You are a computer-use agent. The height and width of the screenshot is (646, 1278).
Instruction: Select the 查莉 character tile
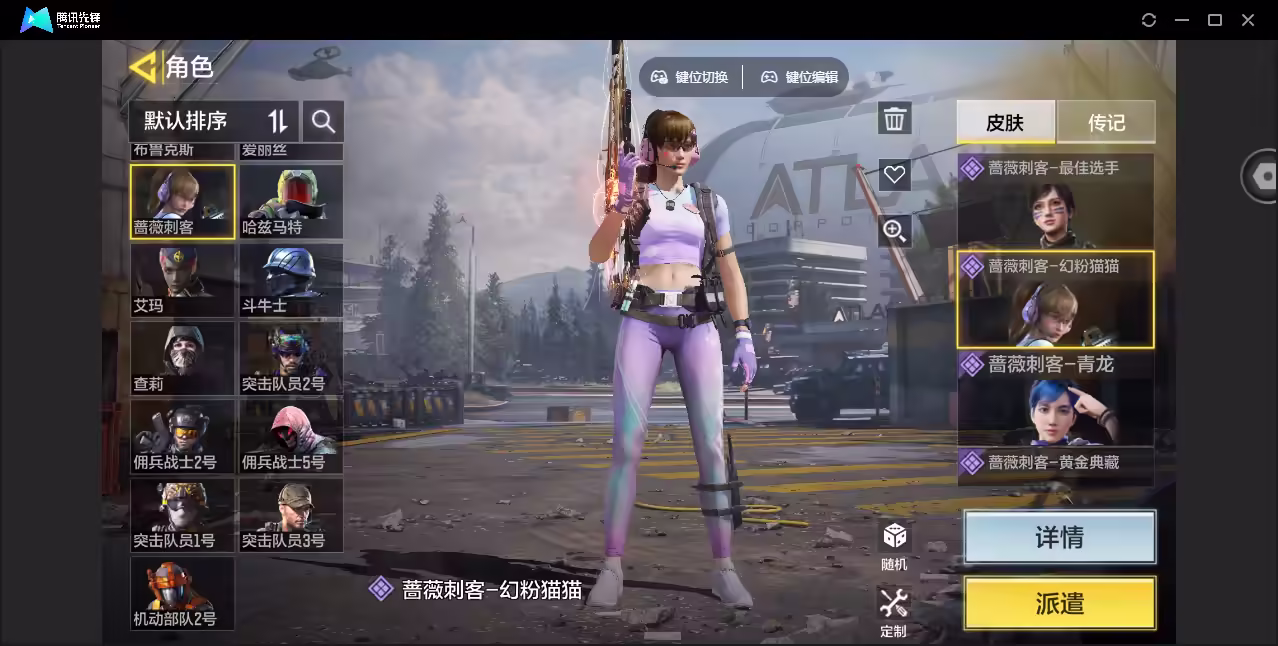[182, 358]
